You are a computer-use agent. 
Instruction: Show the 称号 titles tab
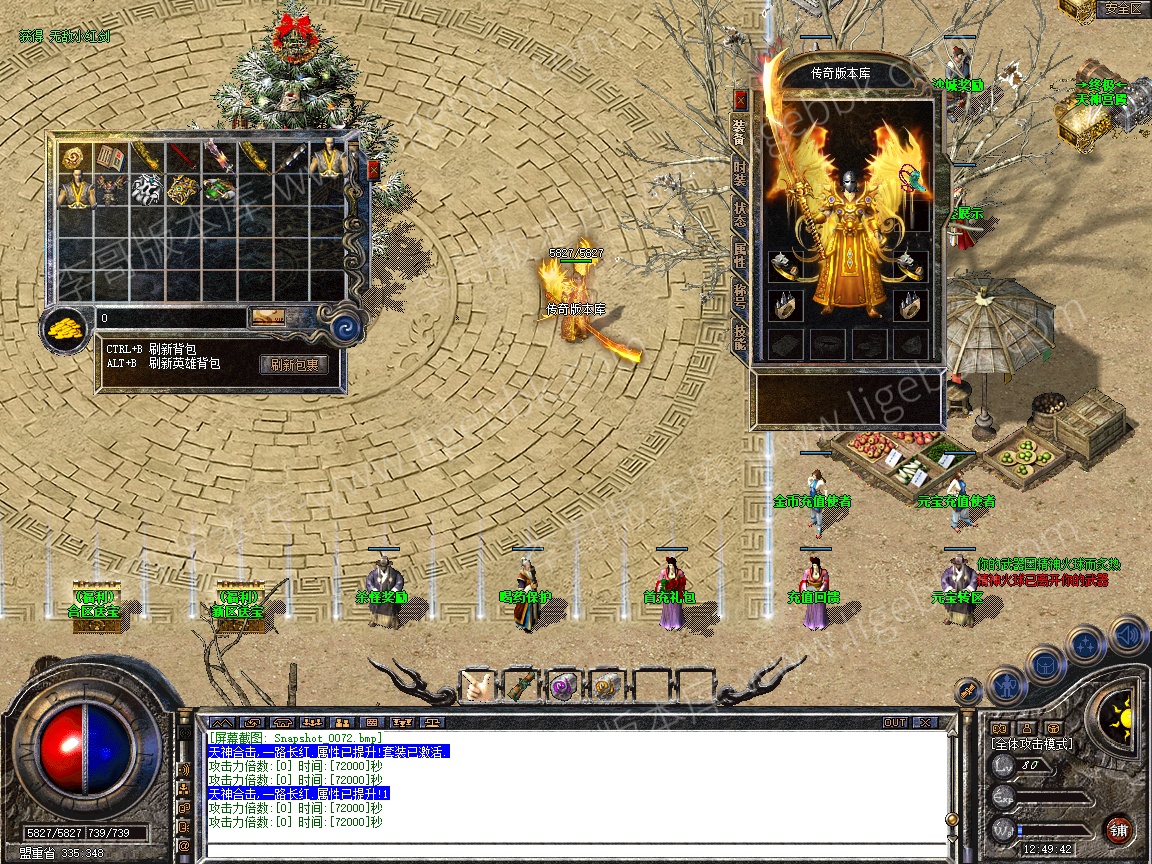point(740,295)
